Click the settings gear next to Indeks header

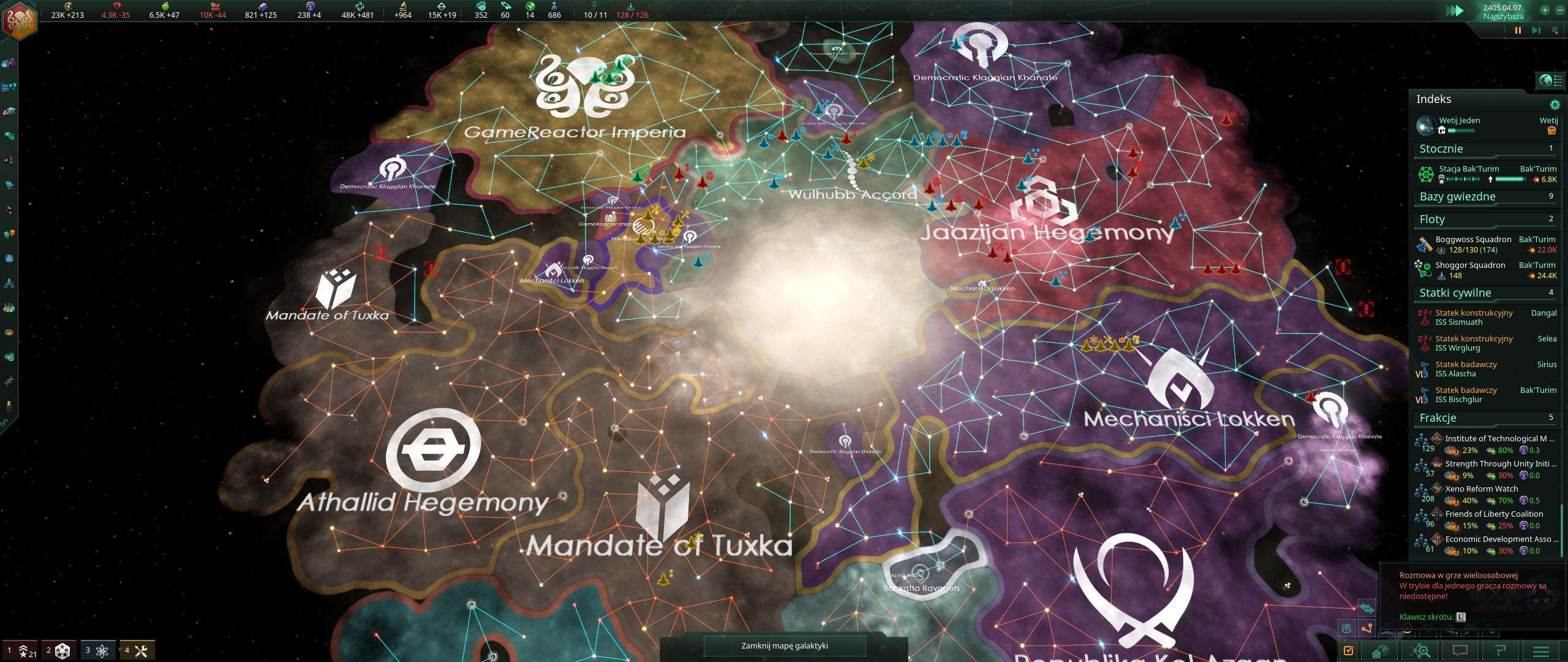point(1555,104)
